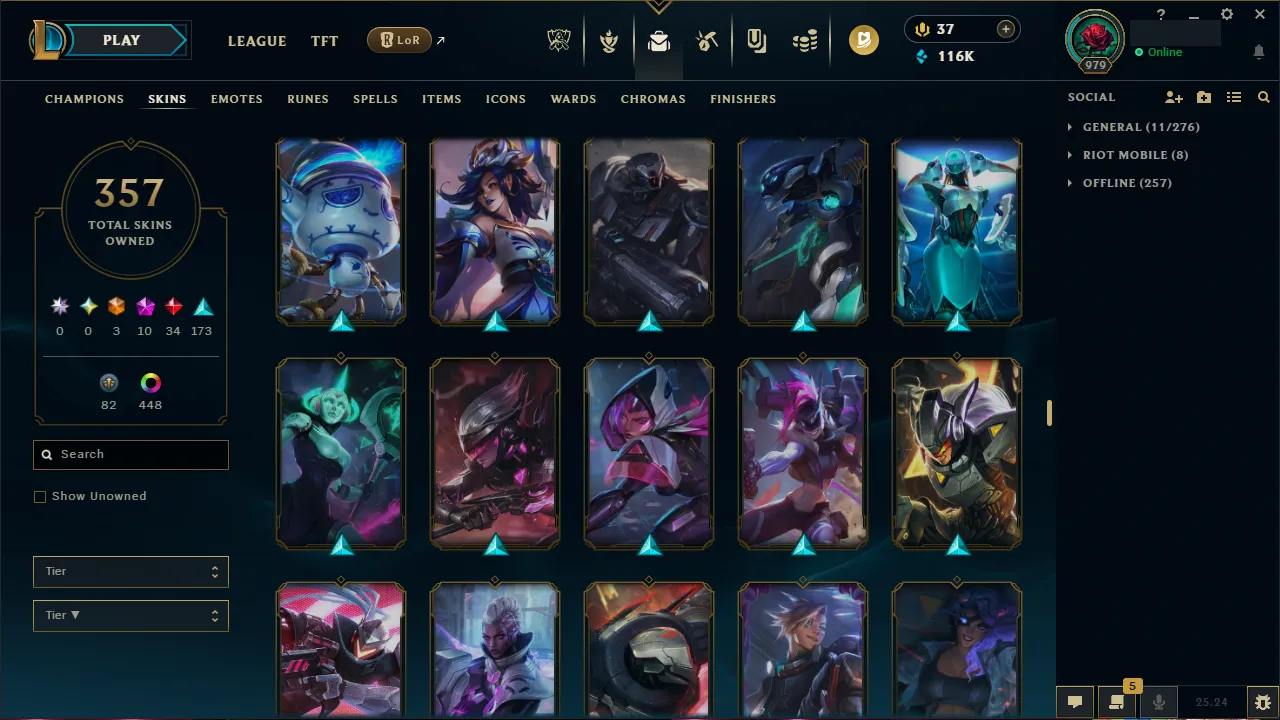Search the social panel with magnifier icon

(x=1262, y=97)
